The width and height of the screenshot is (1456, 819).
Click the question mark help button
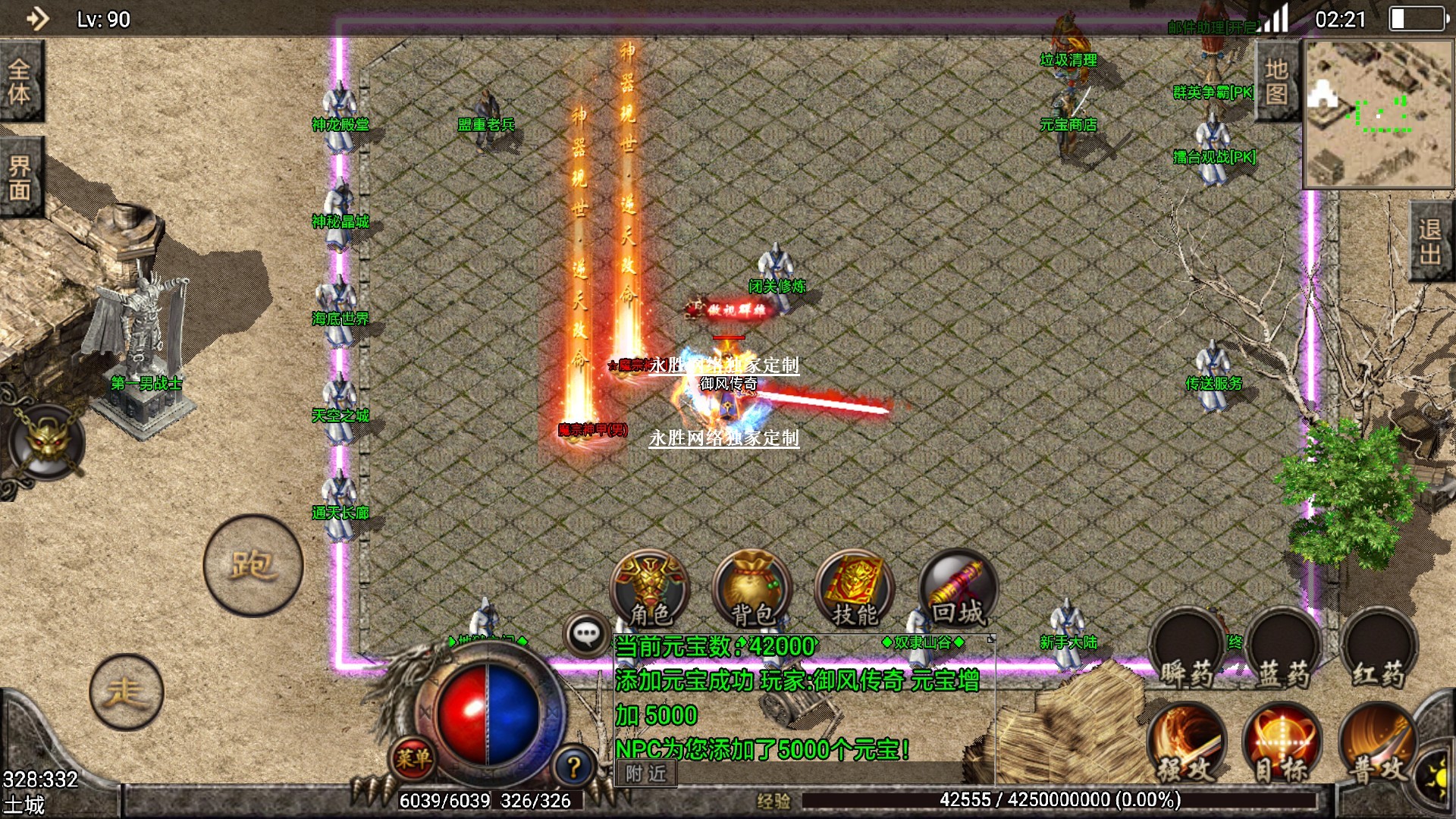click(574, 767)
